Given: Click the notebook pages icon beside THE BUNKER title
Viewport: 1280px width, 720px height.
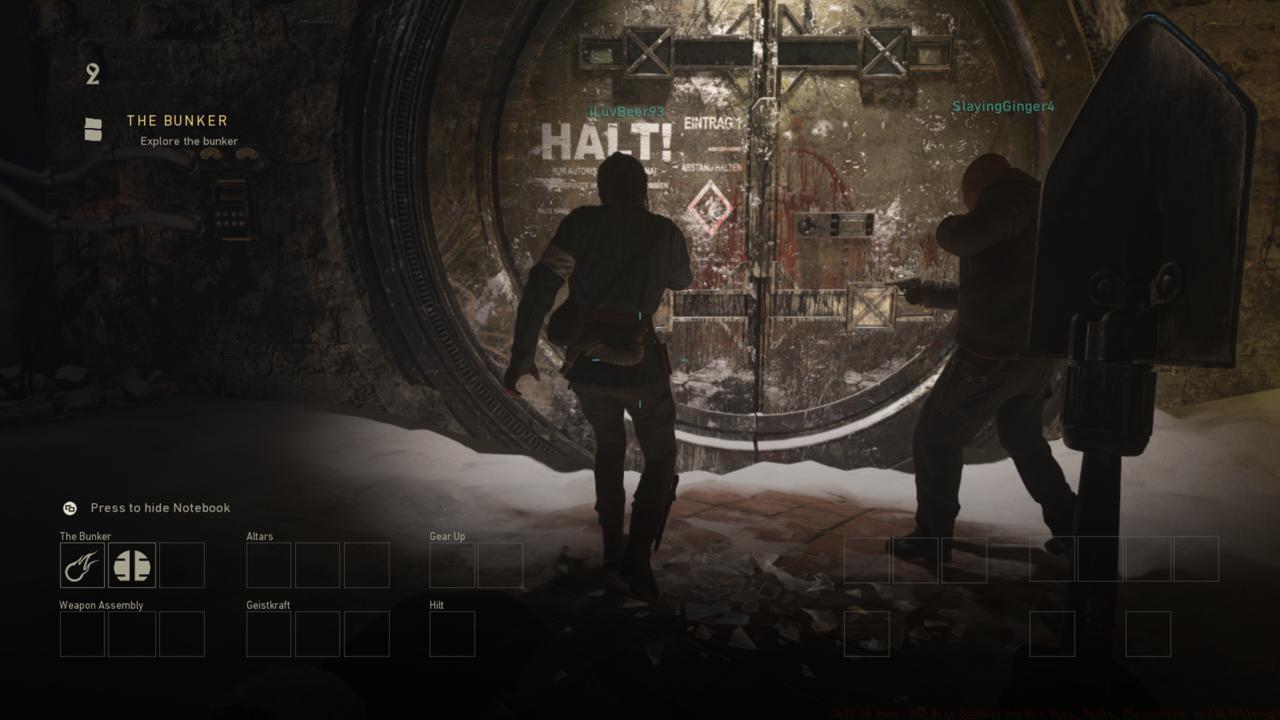Looking at the screenshot, I should 93,127.
